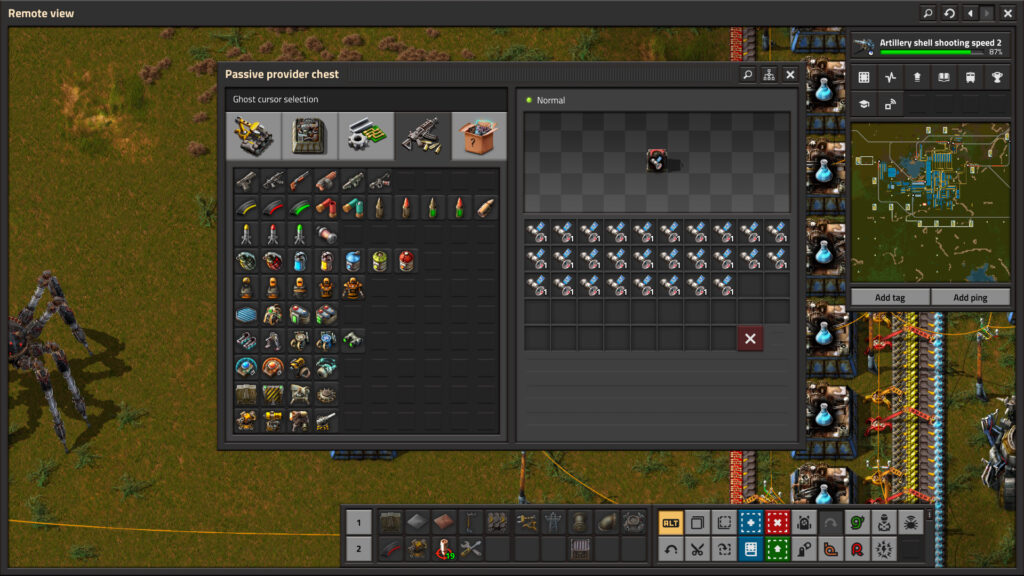Click the Add ping button
The height and width of the screenshot is (576, 1024).
pyautogui.click(x=970, y=298)
